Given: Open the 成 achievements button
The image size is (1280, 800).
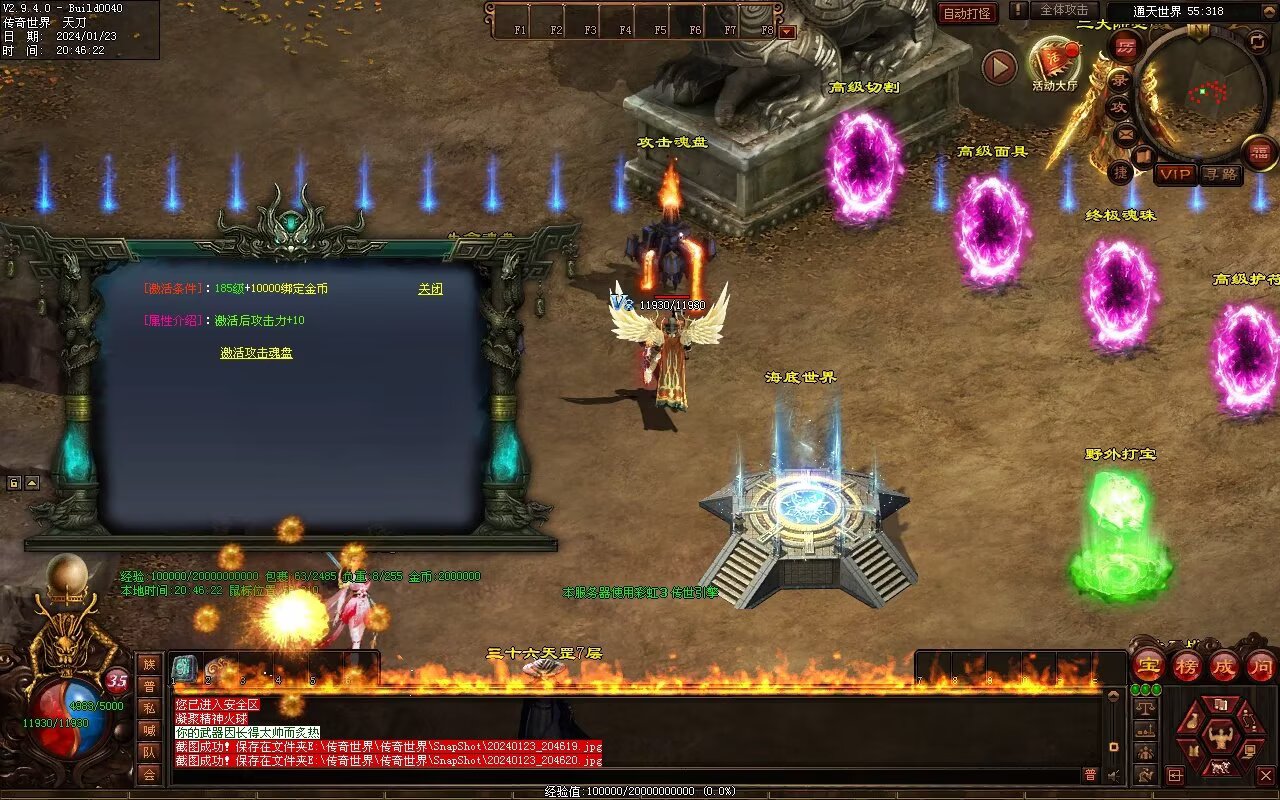Looking at the screenshot, I should tap(1223, 666).
